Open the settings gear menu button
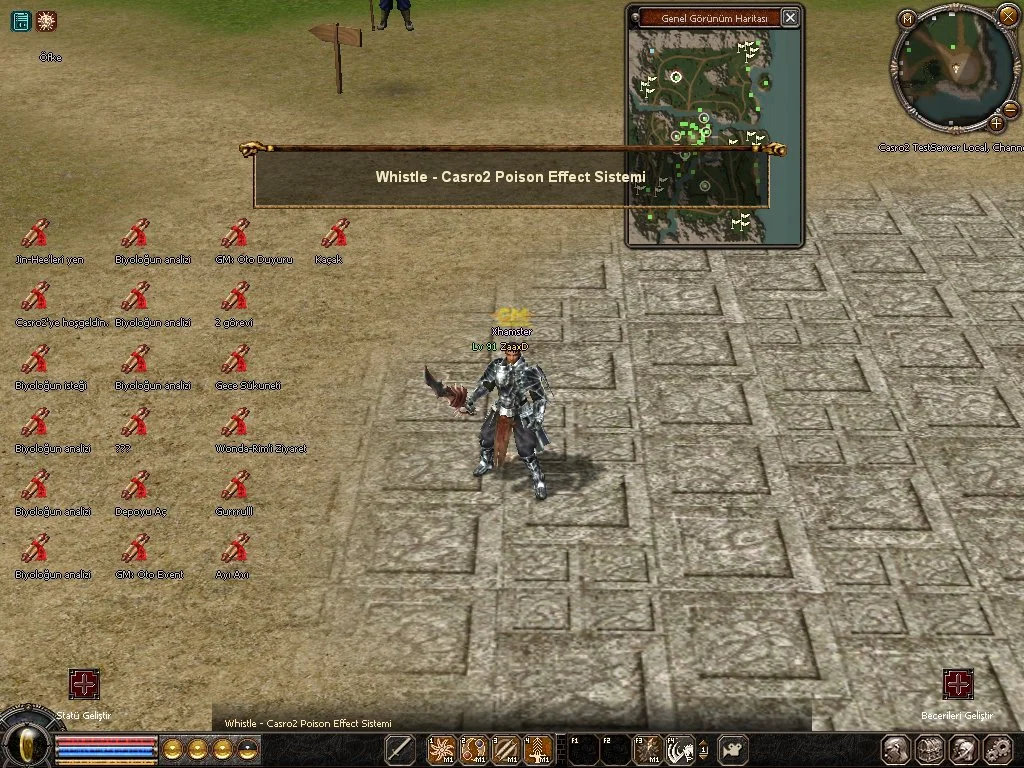The width and height of the screenshot is (1024, 768). tap(998, 749)
